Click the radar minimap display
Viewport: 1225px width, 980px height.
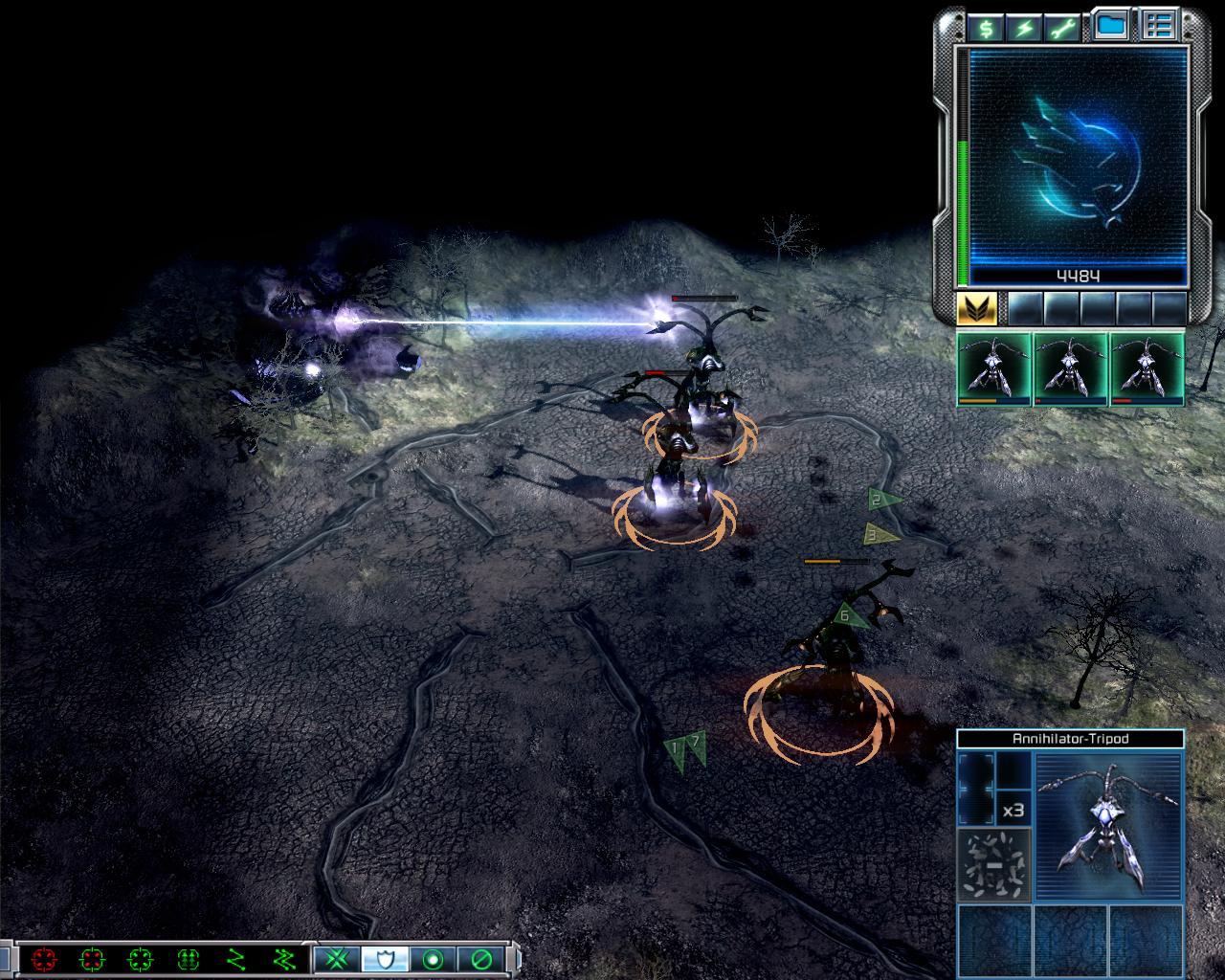pyautogui.click(x=1078, y=158)
